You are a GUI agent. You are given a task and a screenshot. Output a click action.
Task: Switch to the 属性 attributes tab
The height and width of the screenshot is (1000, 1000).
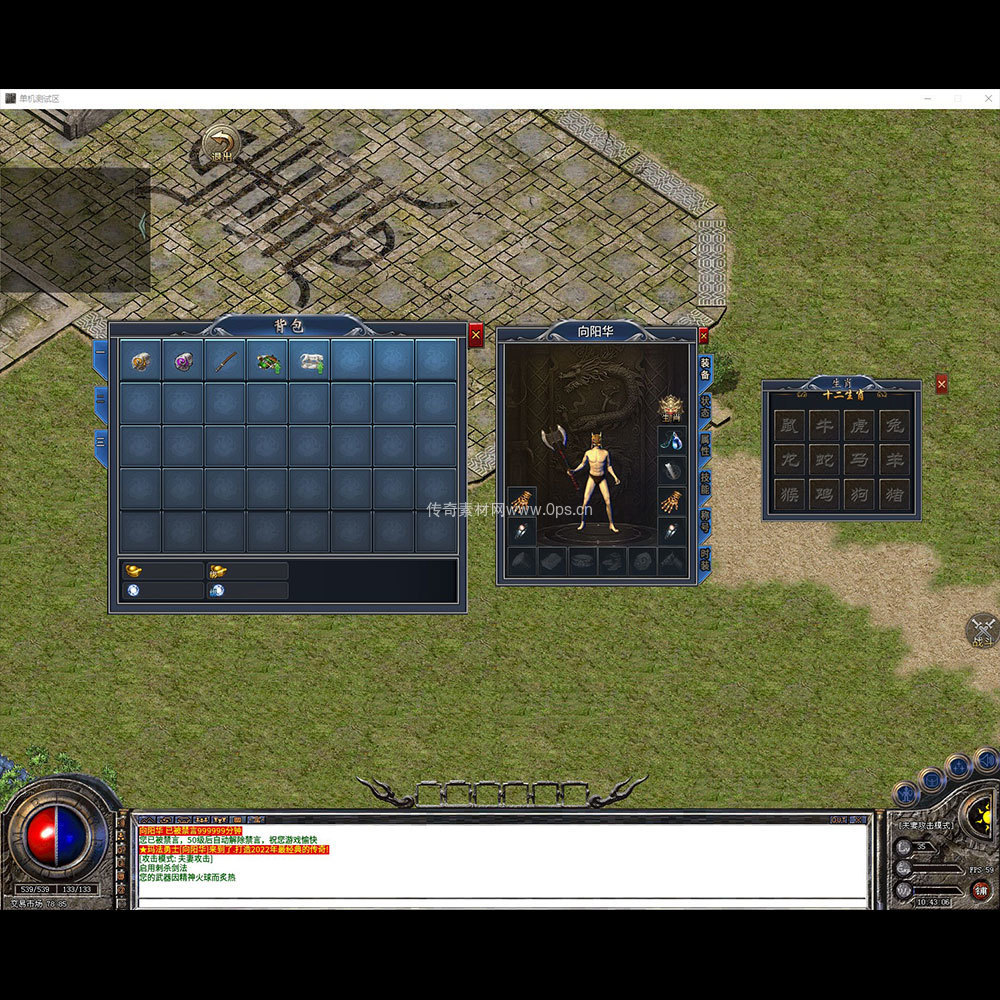click(704, 444)
